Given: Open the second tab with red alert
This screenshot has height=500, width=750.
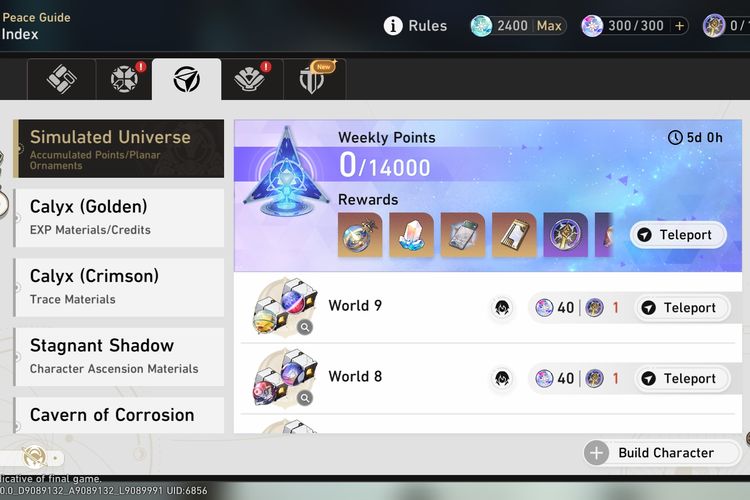Looking at the screenshot, I should pyautogui.click(x=124, y=80).
